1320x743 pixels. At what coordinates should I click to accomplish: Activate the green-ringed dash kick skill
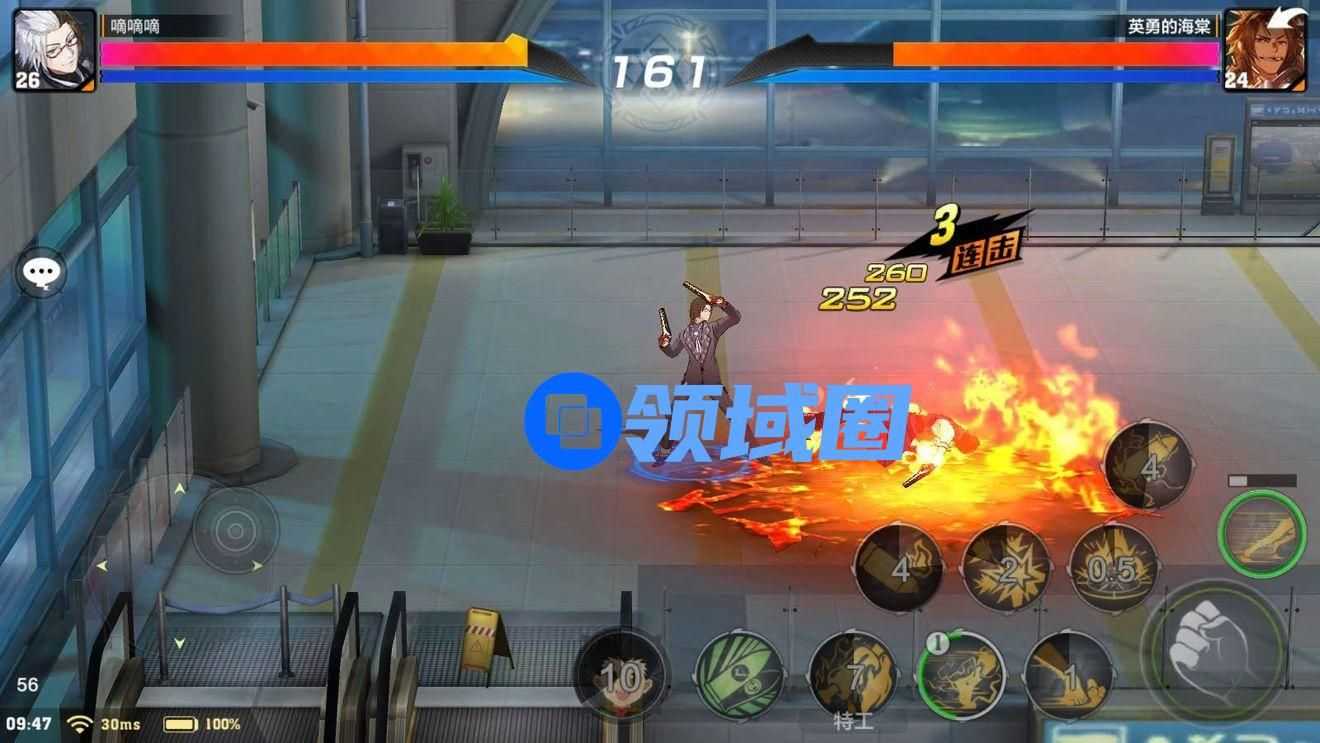[1262, 533]
